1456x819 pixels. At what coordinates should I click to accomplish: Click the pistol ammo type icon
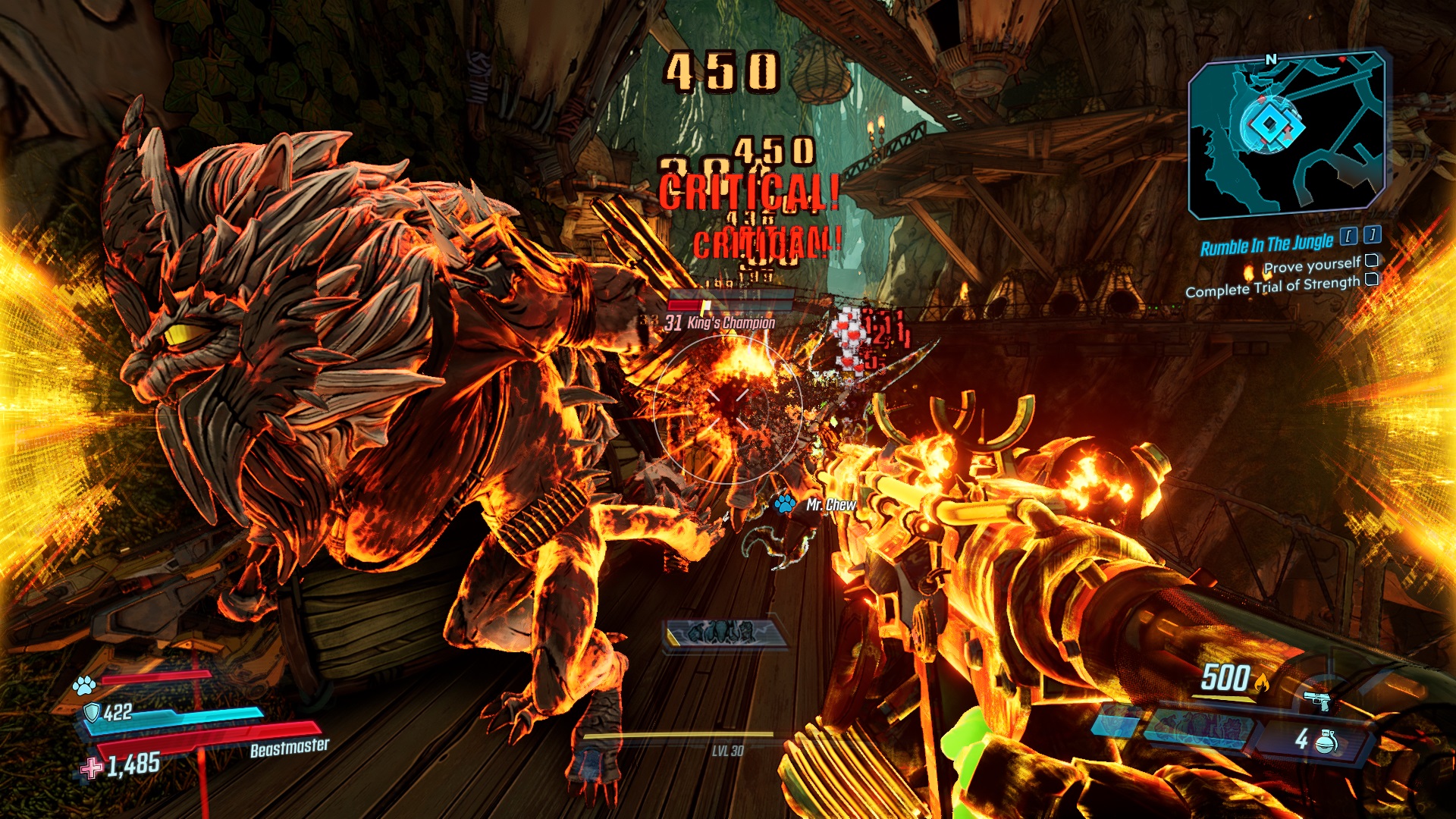tap(1319, 701)
